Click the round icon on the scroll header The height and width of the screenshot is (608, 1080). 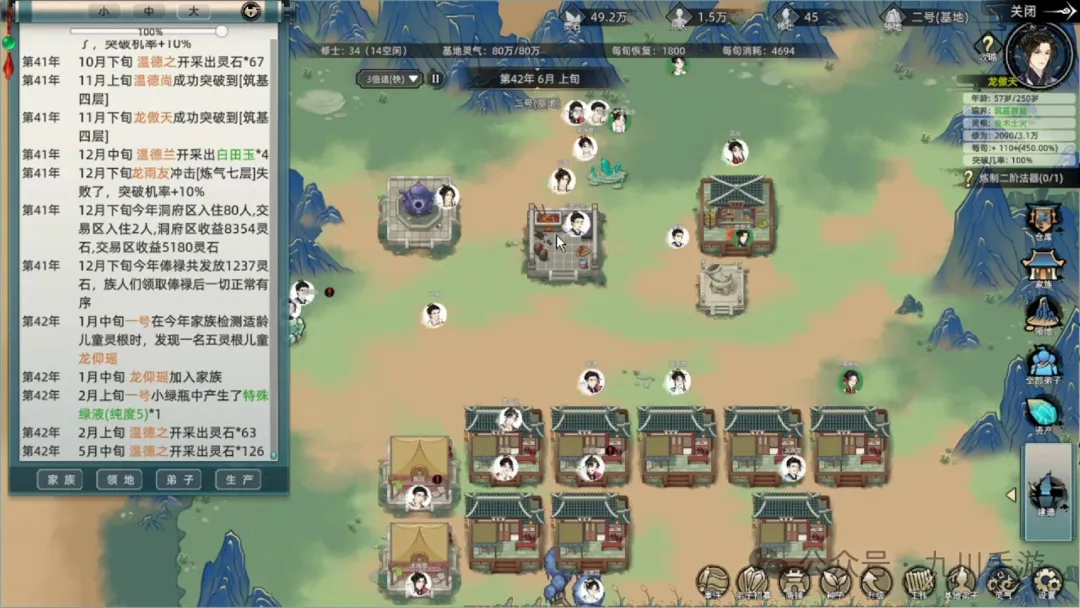click(251, 12)
